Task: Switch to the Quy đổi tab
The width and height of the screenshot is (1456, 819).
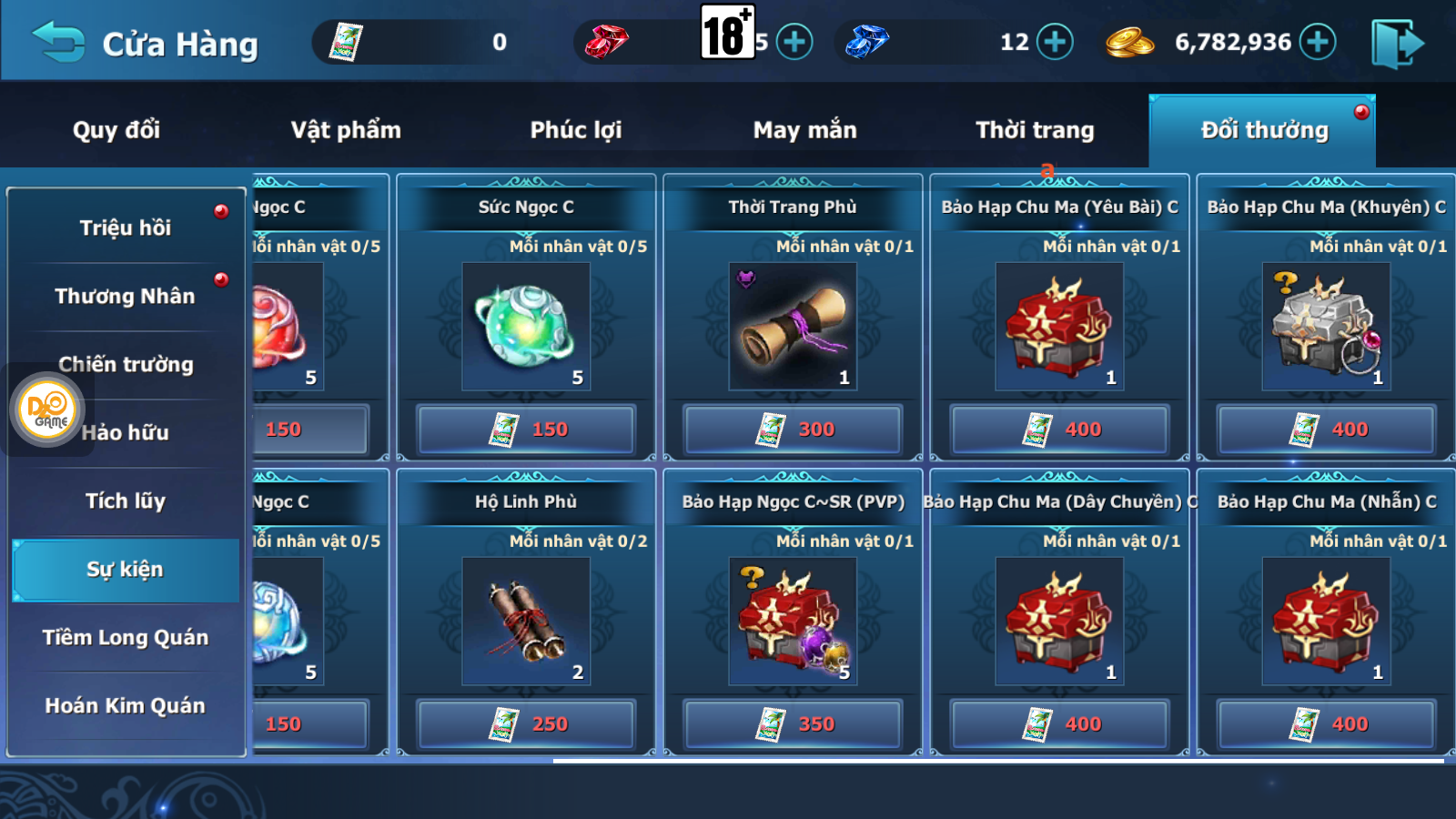Action: coord(116,130)
